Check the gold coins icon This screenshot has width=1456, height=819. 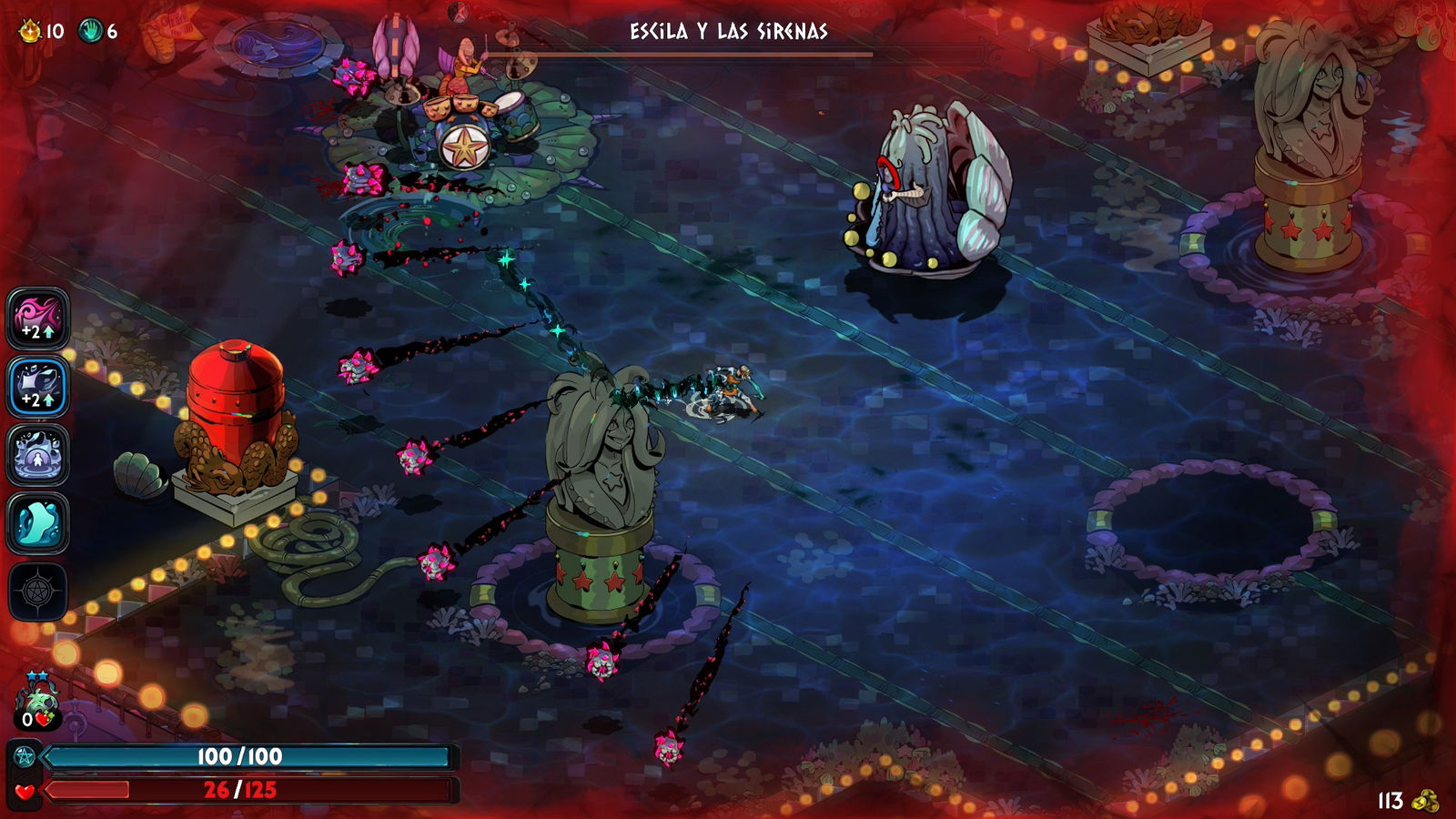(1425, 800)
